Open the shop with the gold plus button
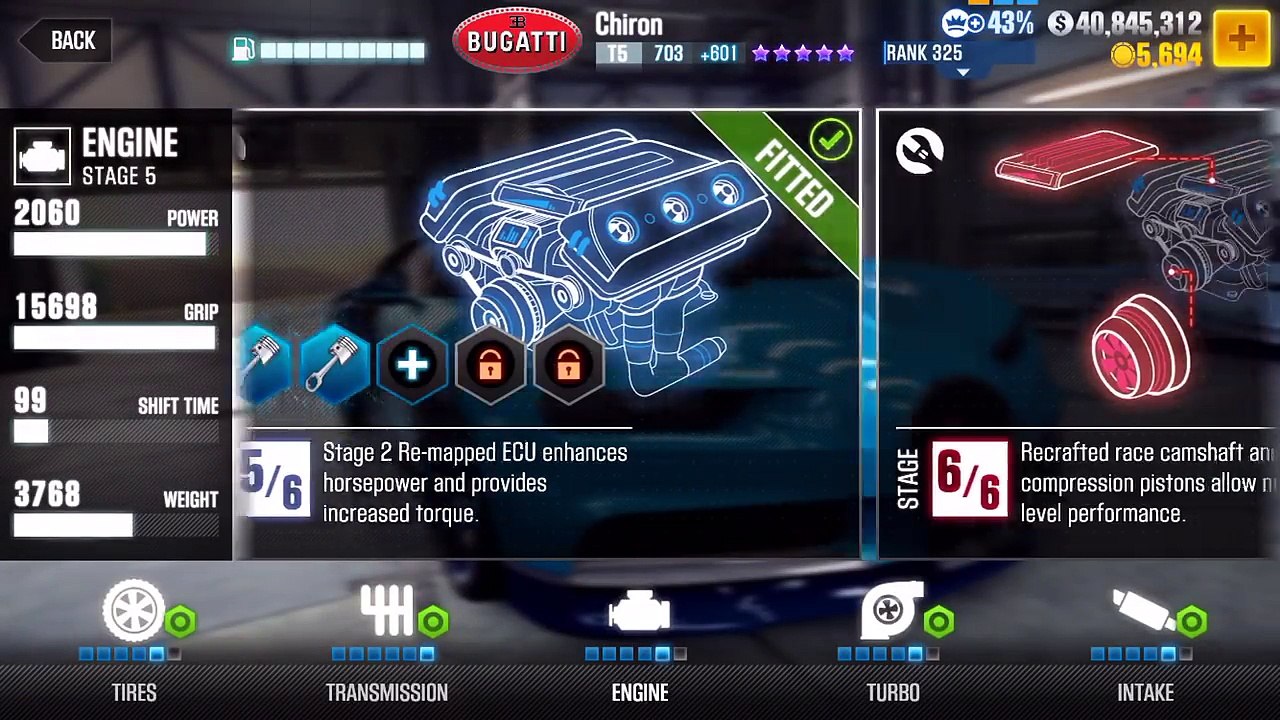Viewport: 1280px width, 720px height. [x=1241, y=39]
